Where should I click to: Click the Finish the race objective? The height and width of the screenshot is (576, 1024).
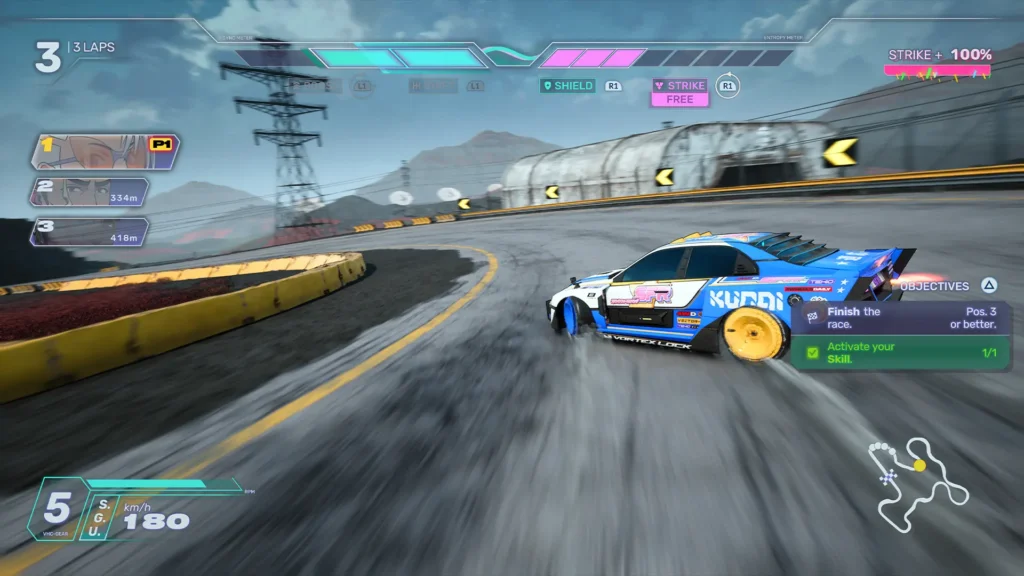tap(900, 318)
